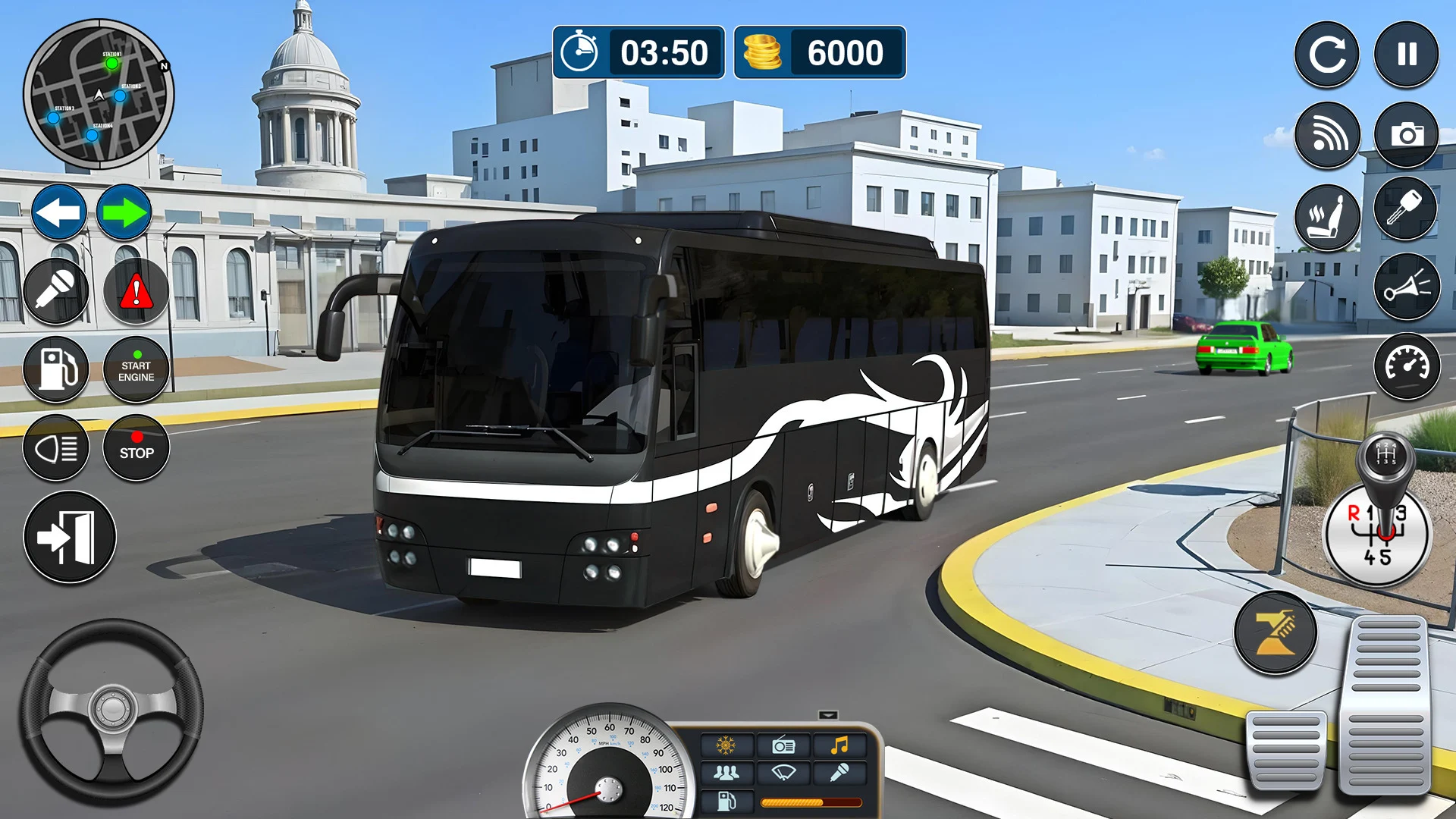This screenshot has width=1456, height=819.
Task: Toggle the seat heating button
Action: (1327, 218)
